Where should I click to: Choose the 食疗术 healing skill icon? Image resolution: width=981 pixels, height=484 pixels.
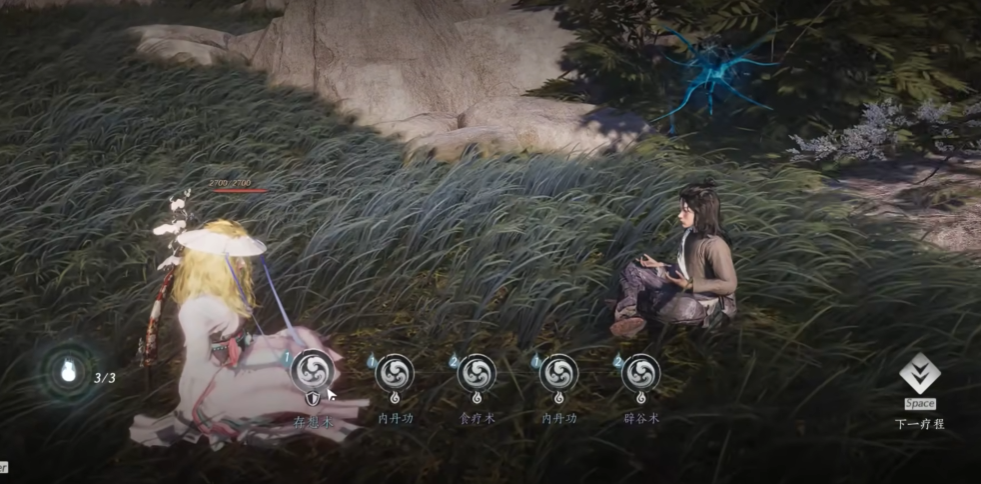pos(477,373)
